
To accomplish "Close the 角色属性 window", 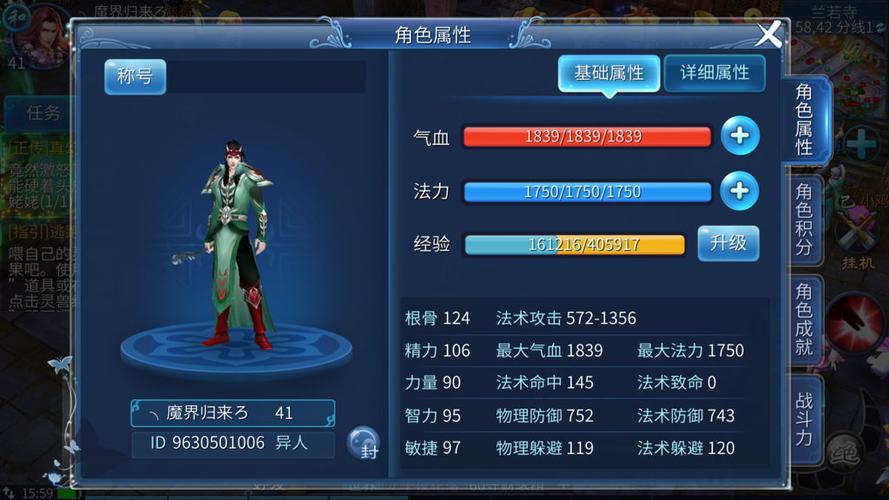I will tap(768, 35).
